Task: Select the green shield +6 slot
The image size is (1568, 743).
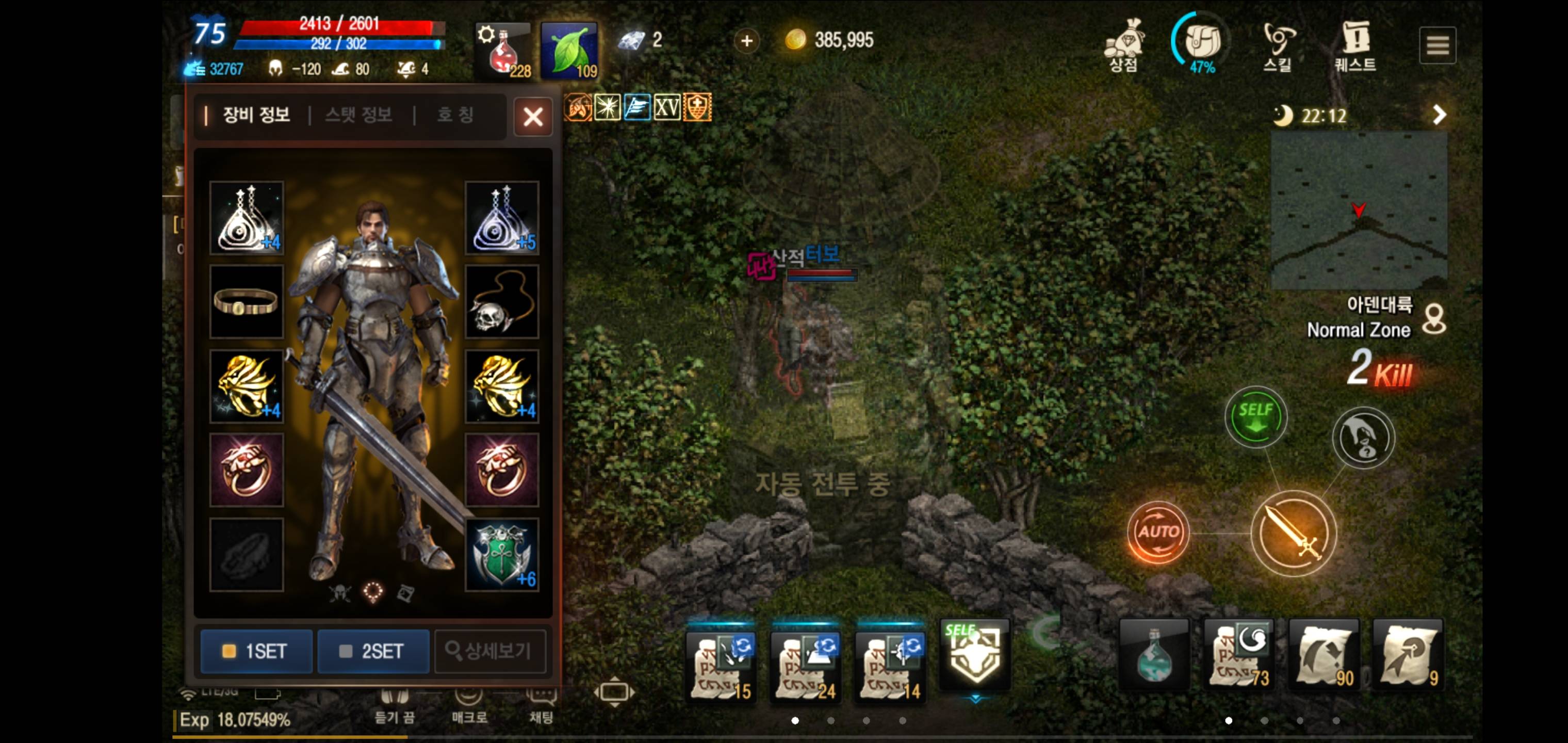Action: pyautogui.click(x=501, y=555)
